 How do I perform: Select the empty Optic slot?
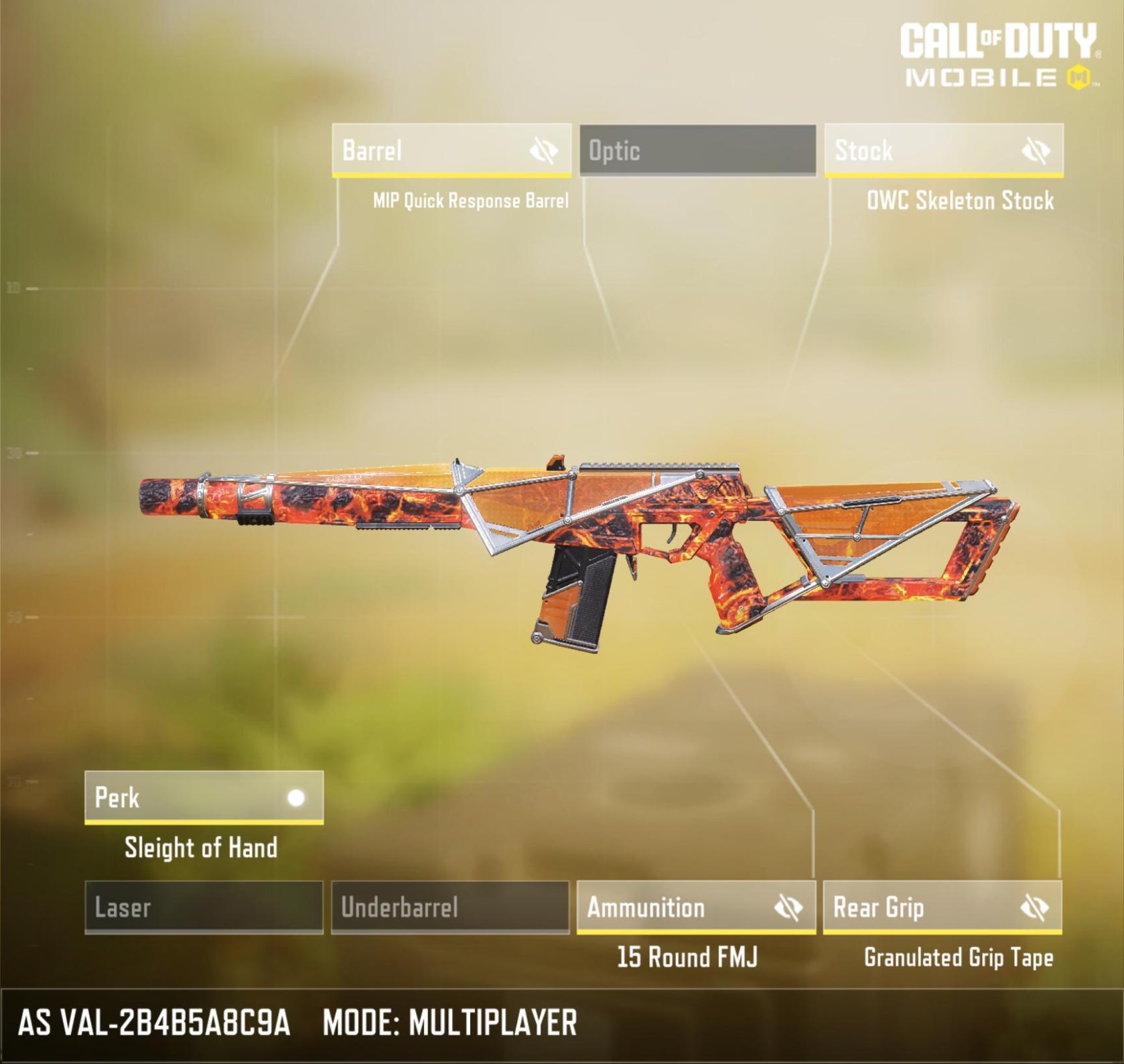pyautogui.click(x=697, y=150)
